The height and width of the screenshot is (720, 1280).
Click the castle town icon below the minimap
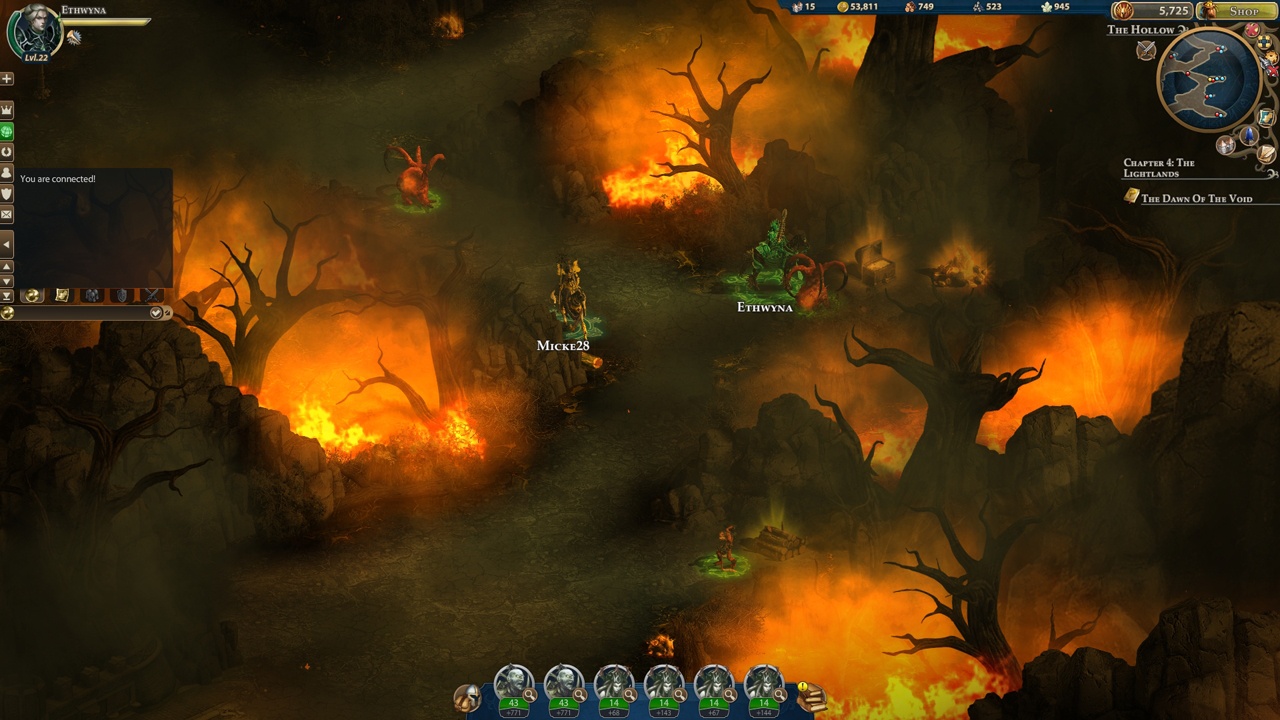coord(1227,145)
